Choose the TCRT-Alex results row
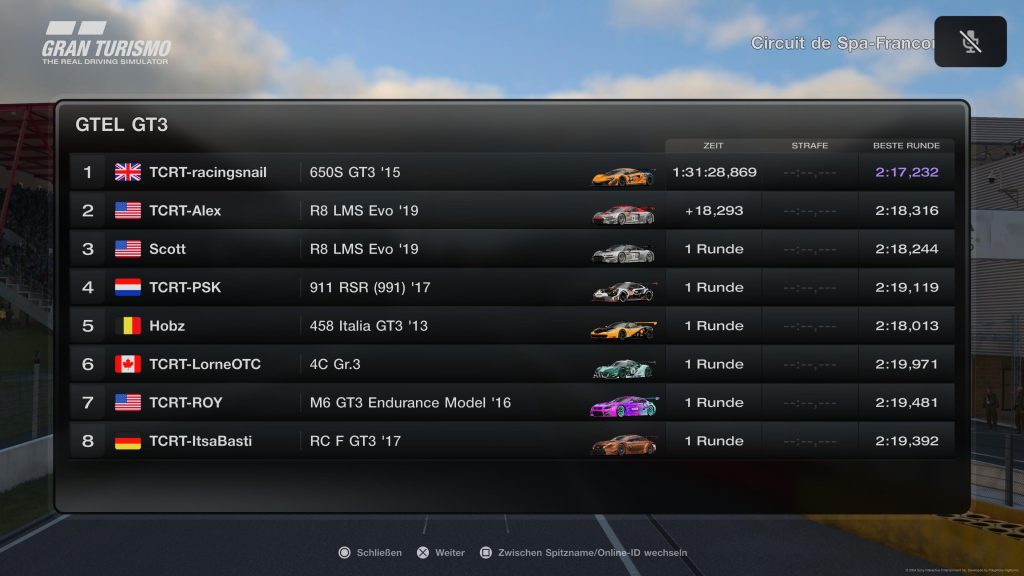Screen dimensions: 1024x576 tap(510, 211)
